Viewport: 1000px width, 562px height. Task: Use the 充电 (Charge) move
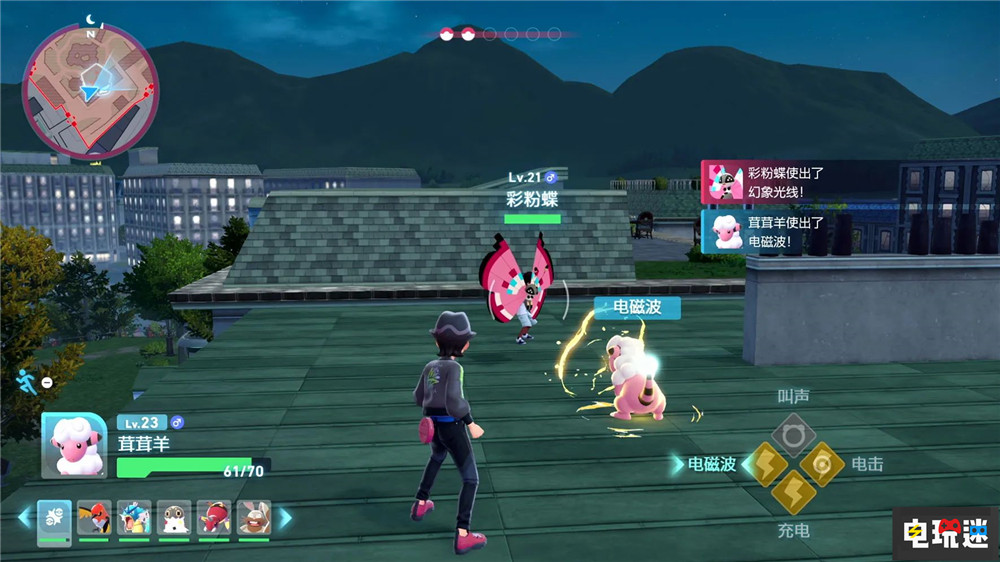(793, 493)
